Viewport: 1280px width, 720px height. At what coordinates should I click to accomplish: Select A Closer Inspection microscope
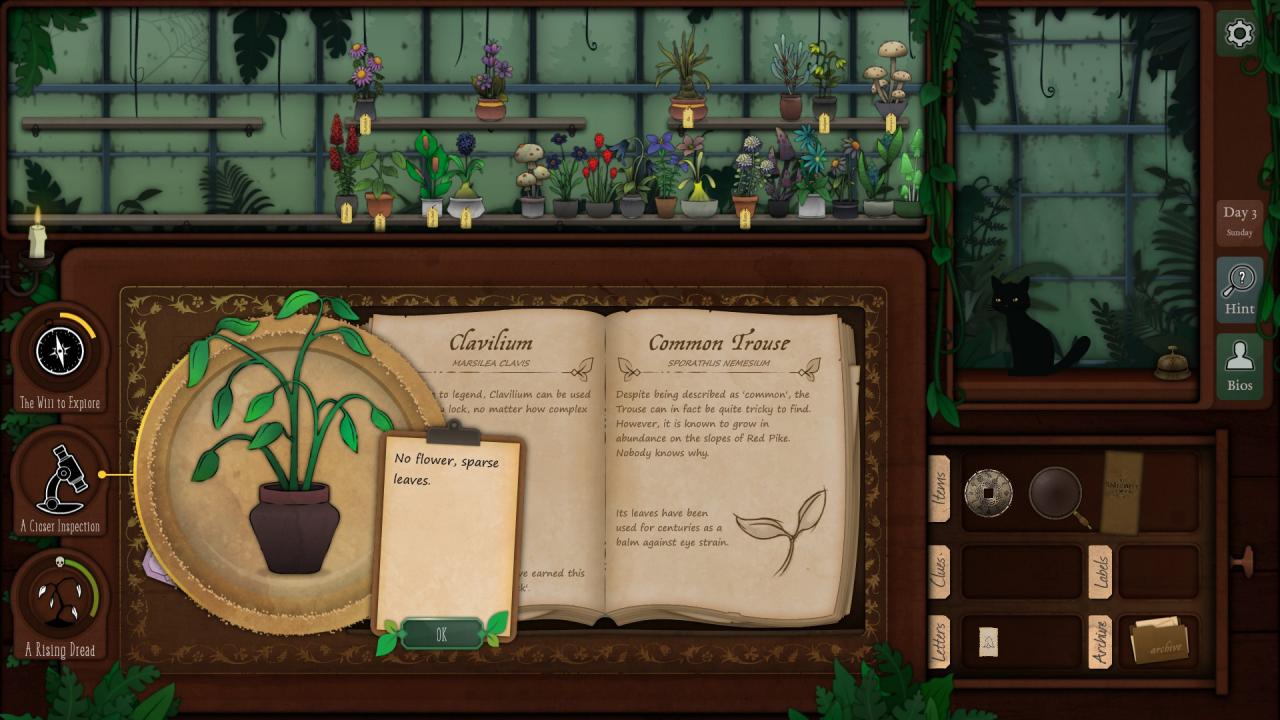point(60,480)
